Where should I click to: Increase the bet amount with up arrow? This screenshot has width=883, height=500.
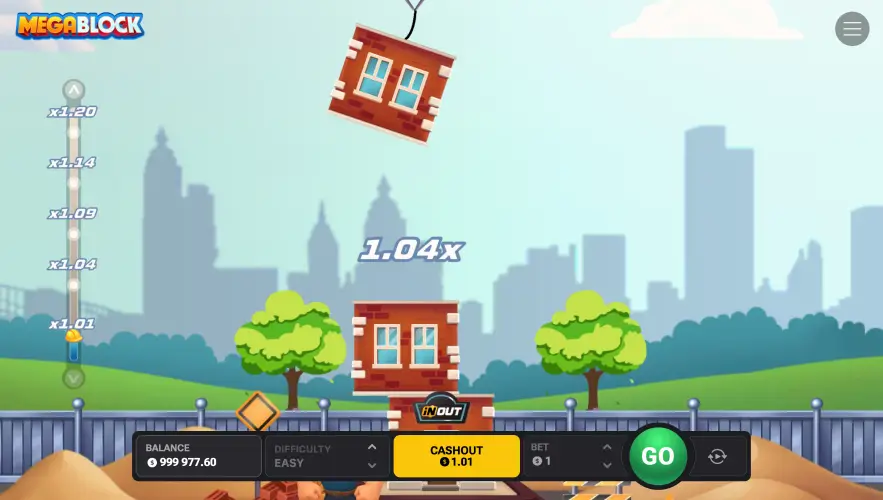(x=606, y=447)
